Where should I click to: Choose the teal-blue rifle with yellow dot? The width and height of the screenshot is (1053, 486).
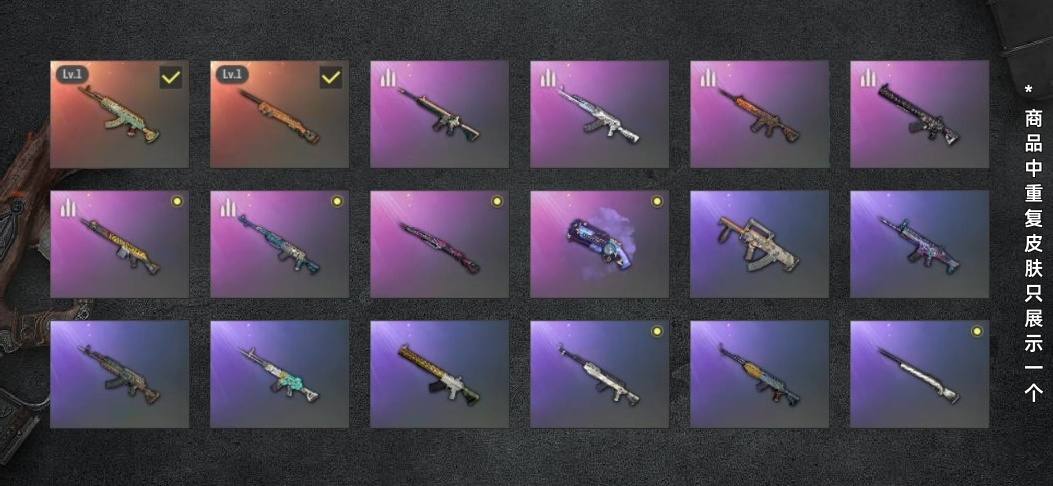tap(279, 244)
